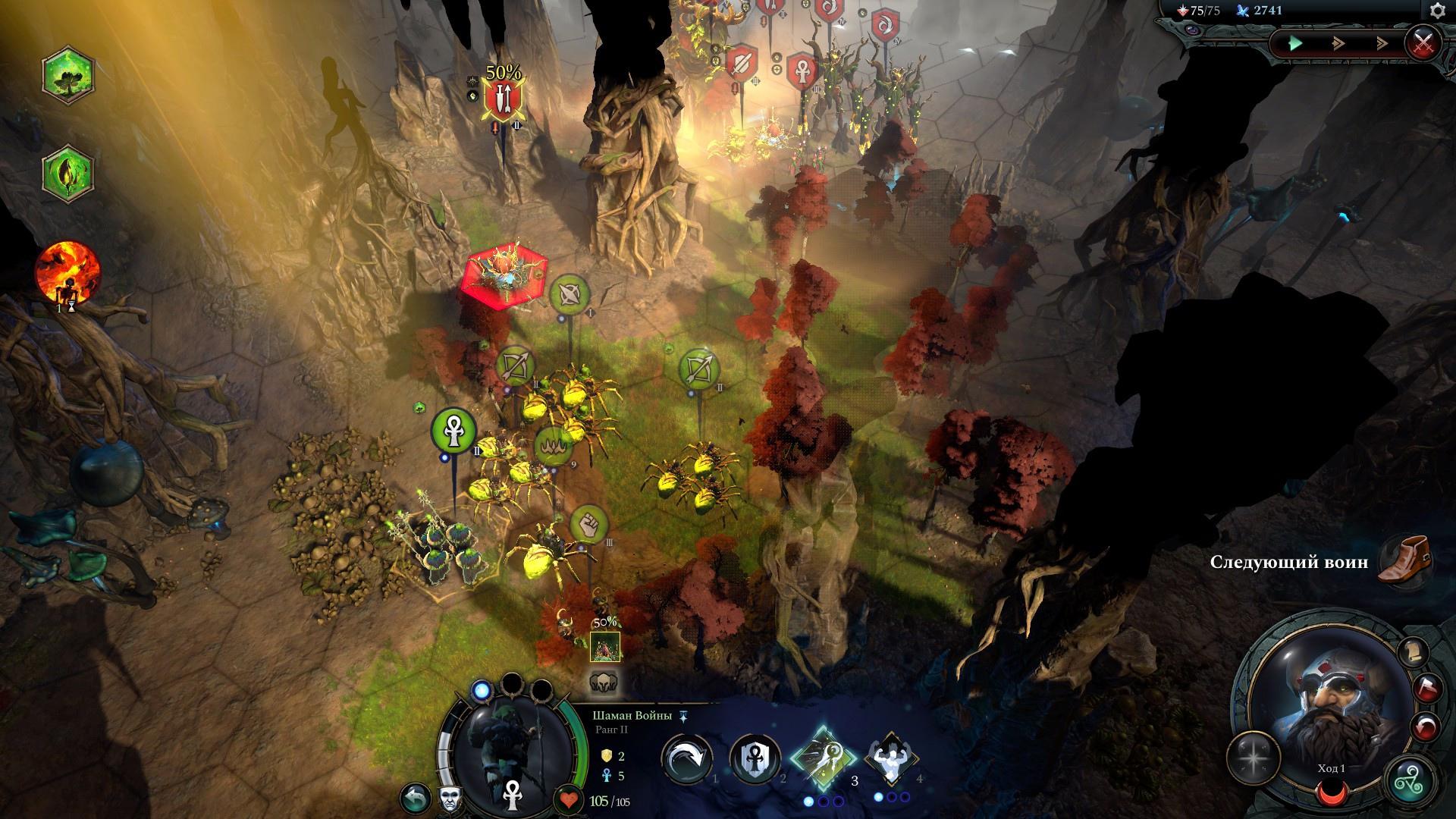The width and height of the screenshot is (1456, 819).
Task: Click the red curved arrow retreat button
Action: coord(1424,727)
